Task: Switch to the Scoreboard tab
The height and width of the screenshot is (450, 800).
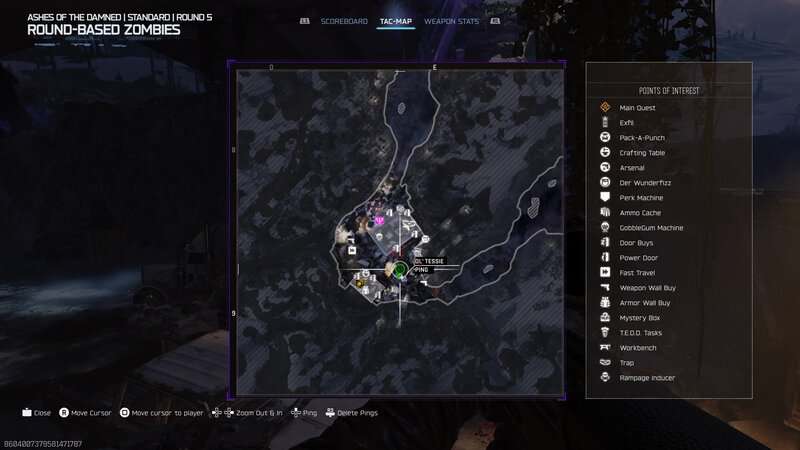Action: (x=344, y=20)
